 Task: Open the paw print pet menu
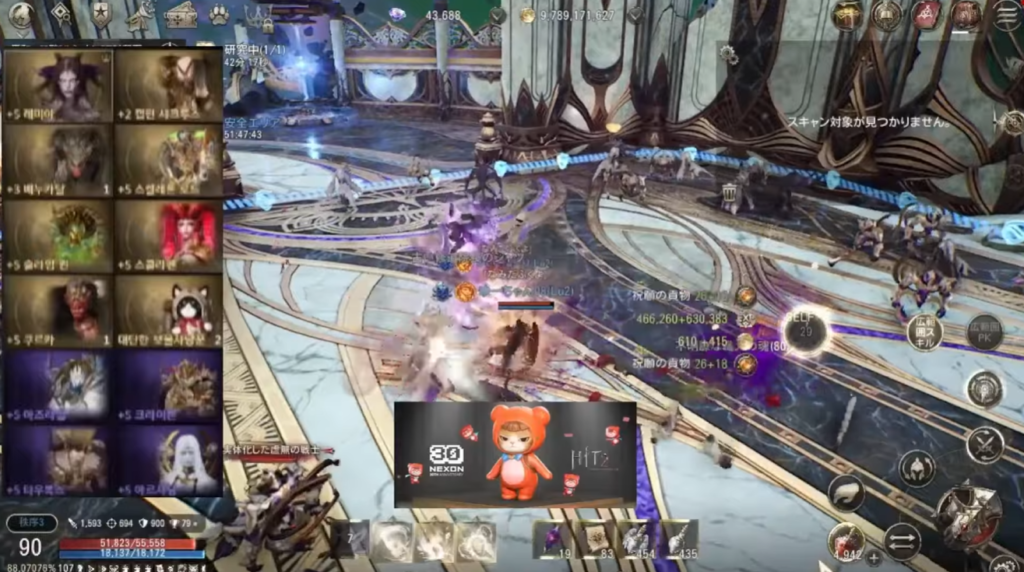[220, 15]
